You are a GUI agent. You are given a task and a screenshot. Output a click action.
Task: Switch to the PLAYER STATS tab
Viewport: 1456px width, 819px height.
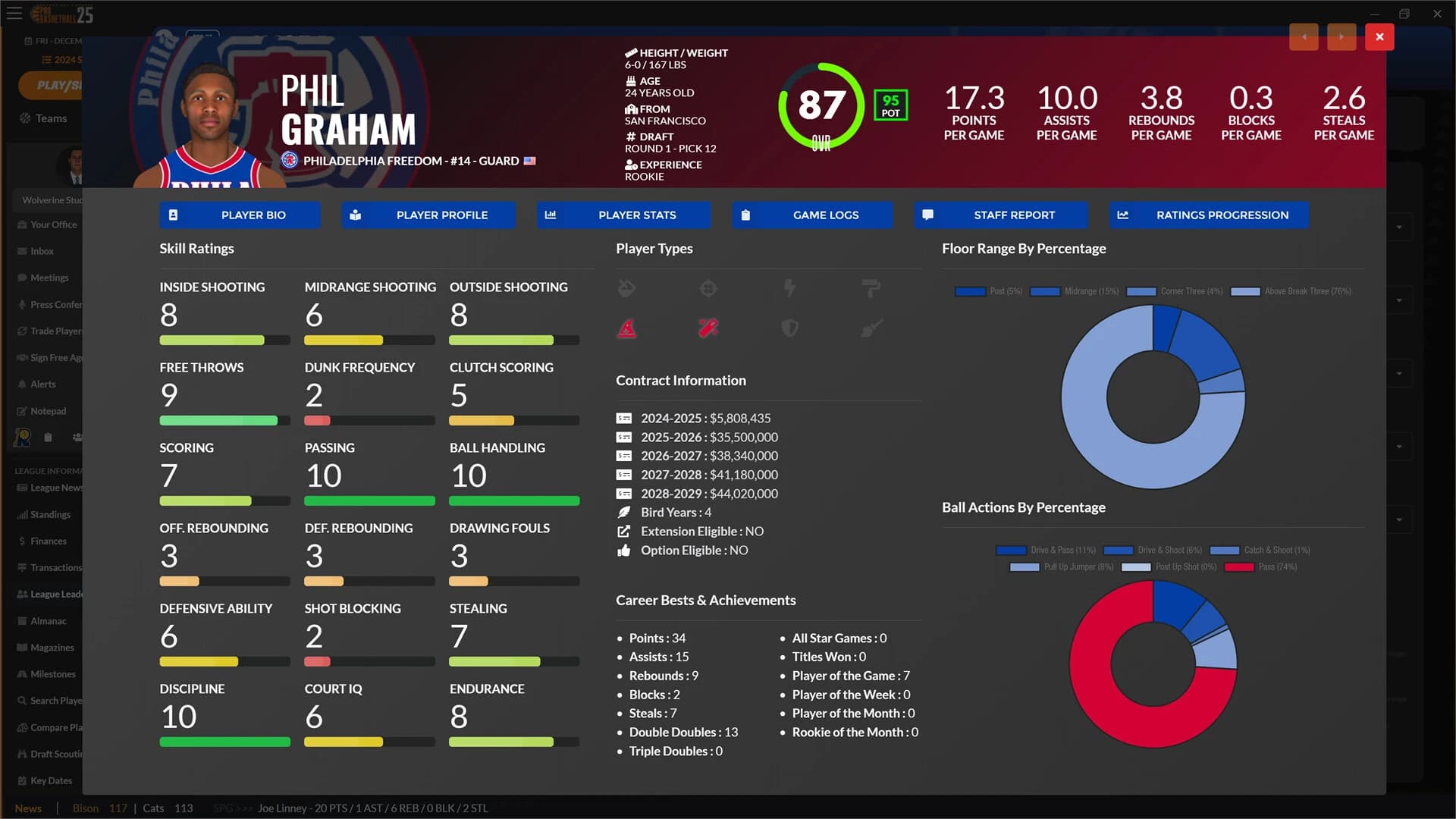click(x=623, y=215)
